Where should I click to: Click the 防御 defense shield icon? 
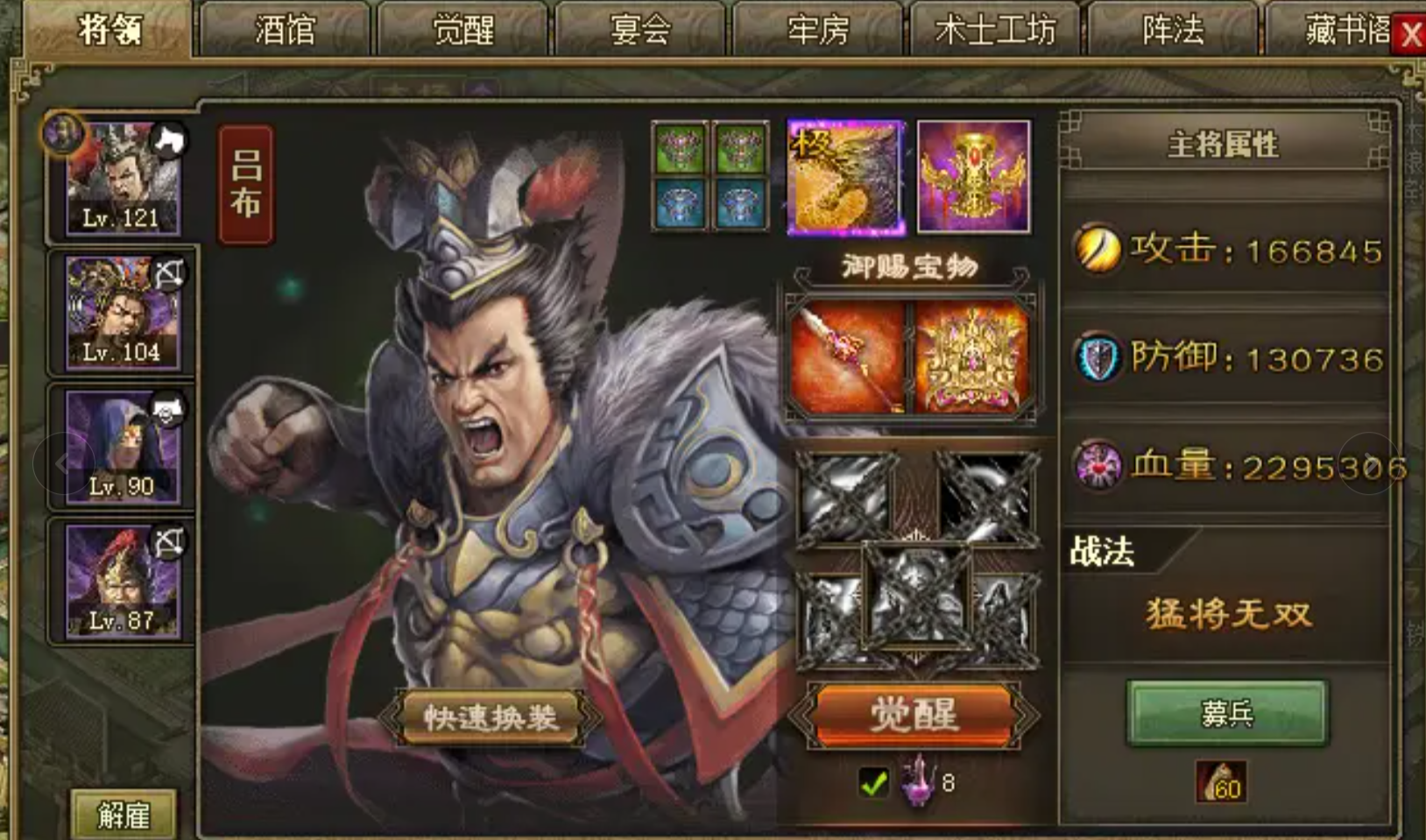pyautogui.click(x=1099, y=358)
